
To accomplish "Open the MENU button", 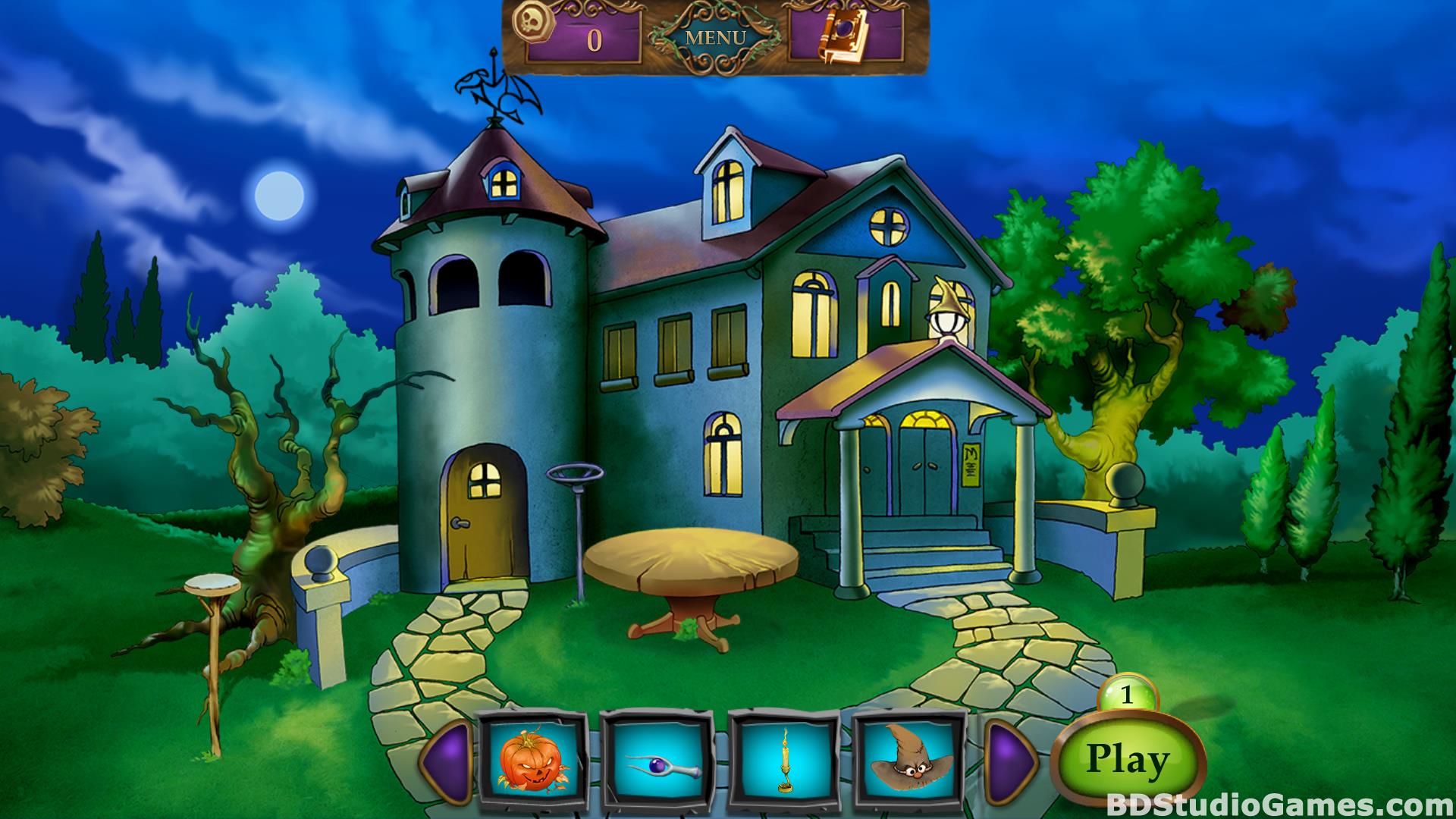I will coord(715,37).
